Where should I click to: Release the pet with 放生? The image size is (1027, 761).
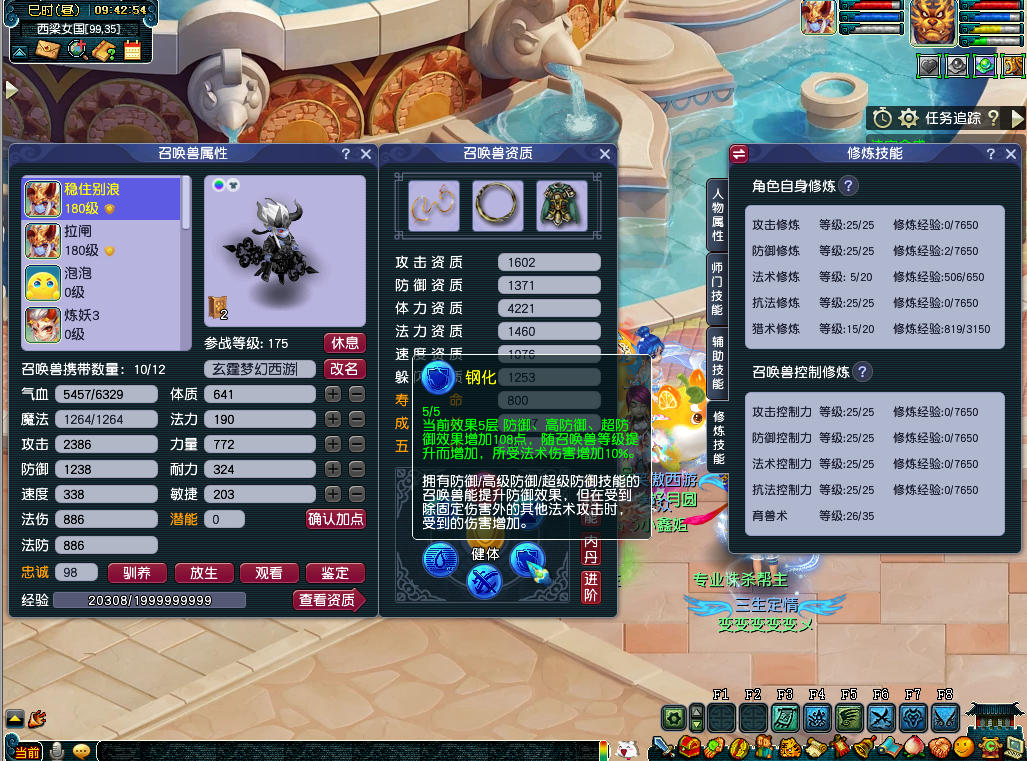pyautogui.click(x=203, y=573)
